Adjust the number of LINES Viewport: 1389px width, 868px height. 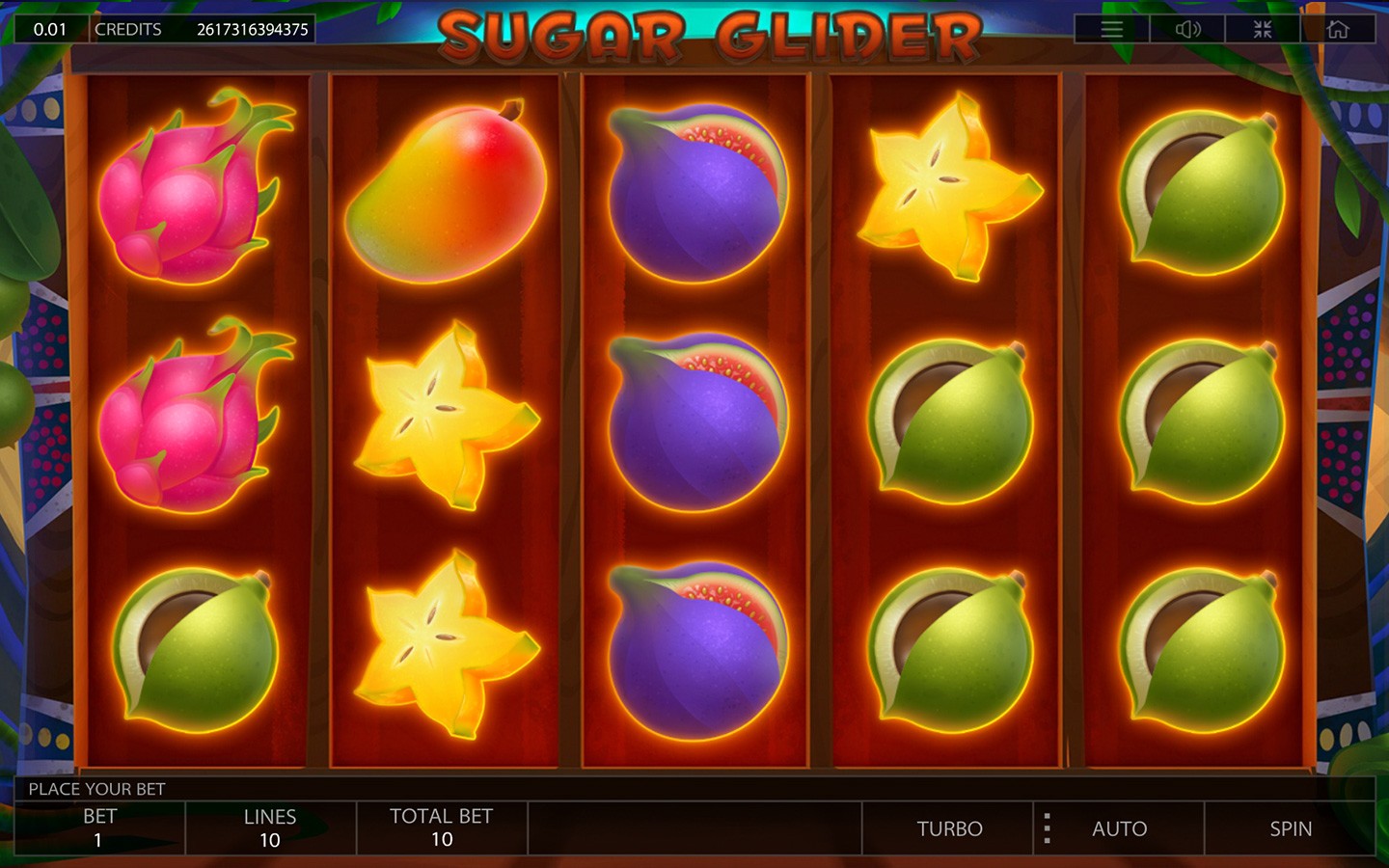coord(270,828)
